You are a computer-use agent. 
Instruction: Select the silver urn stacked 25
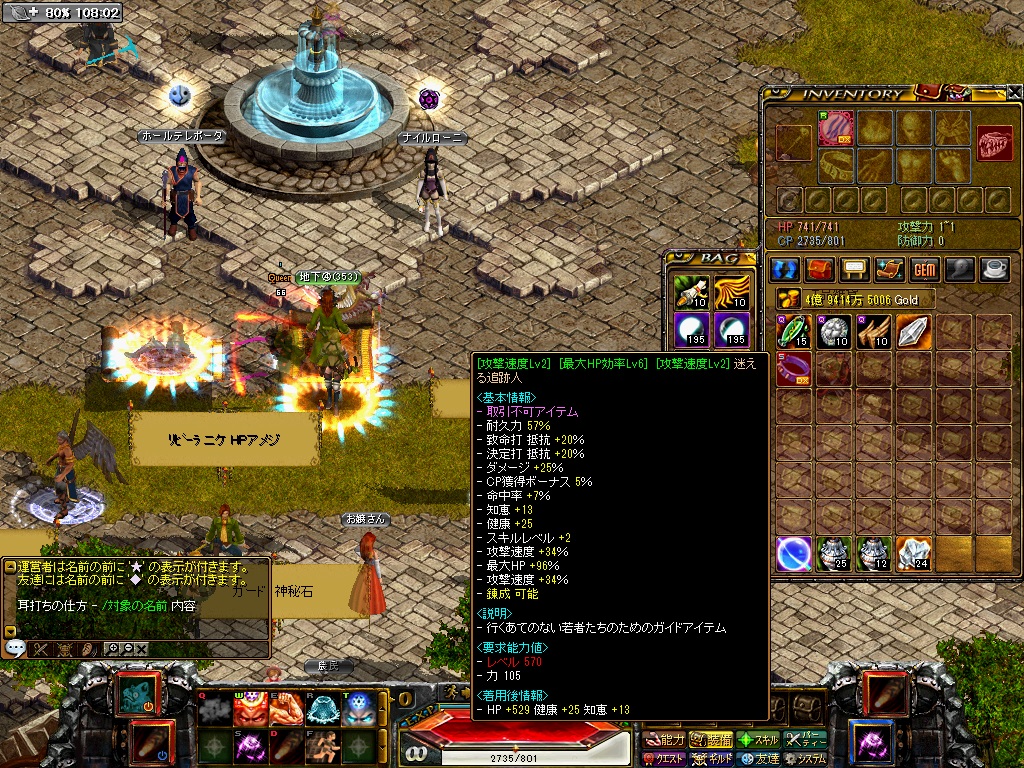tap(834, 553)
